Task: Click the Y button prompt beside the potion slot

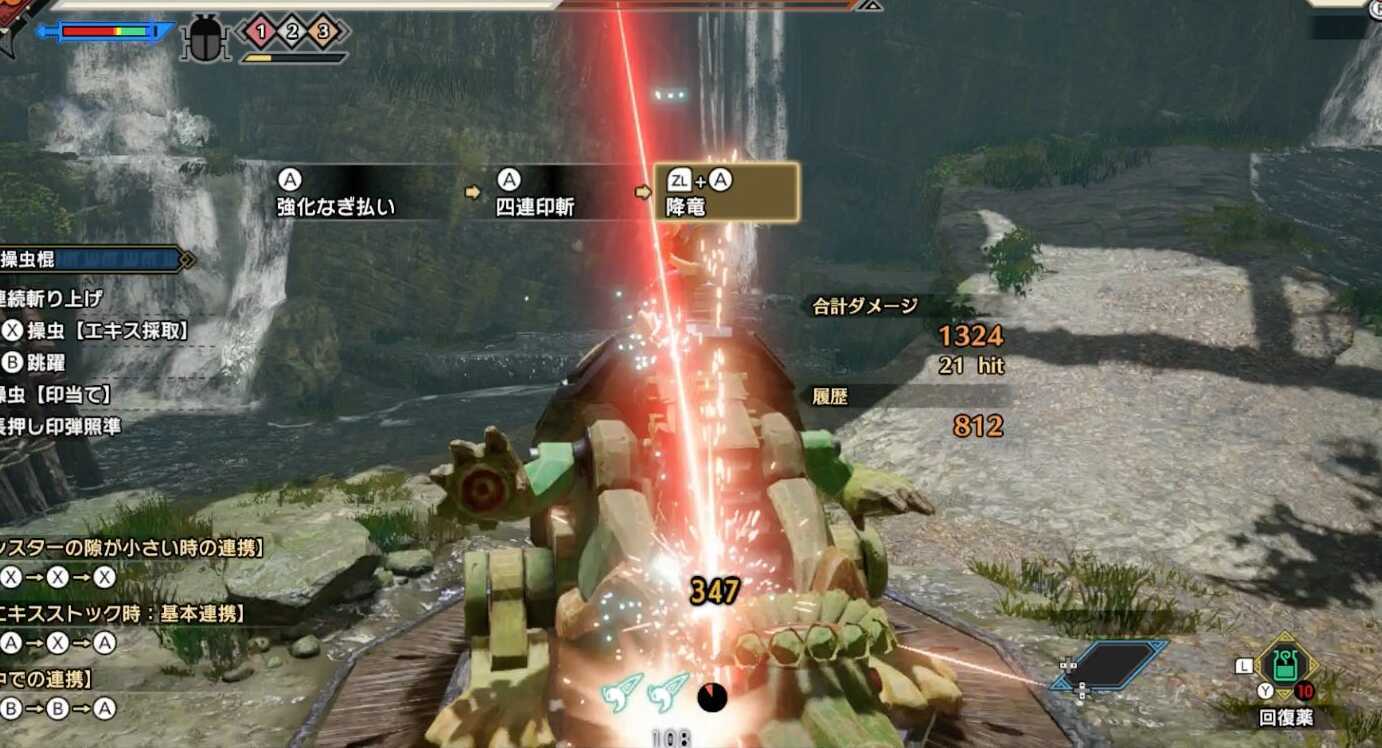Action: coord(1265,689)
